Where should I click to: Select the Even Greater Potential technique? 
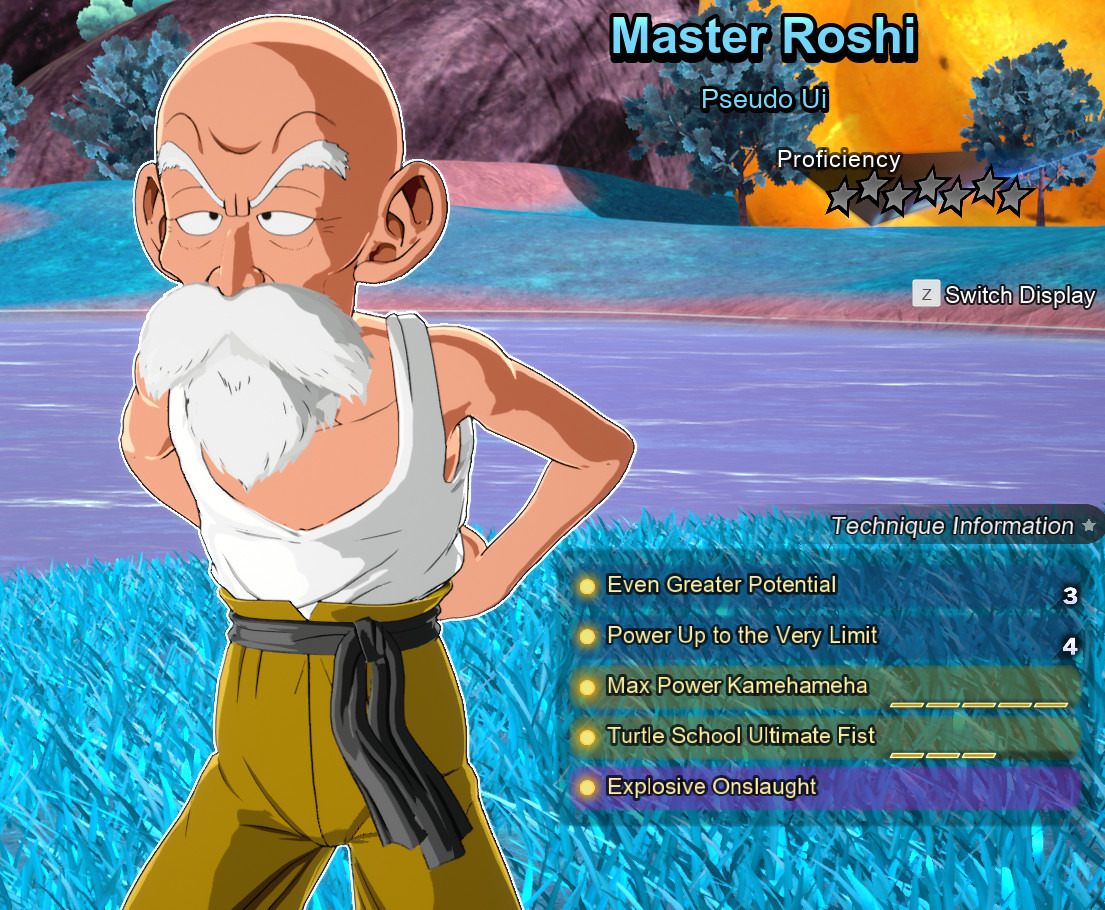pos(721,585)
